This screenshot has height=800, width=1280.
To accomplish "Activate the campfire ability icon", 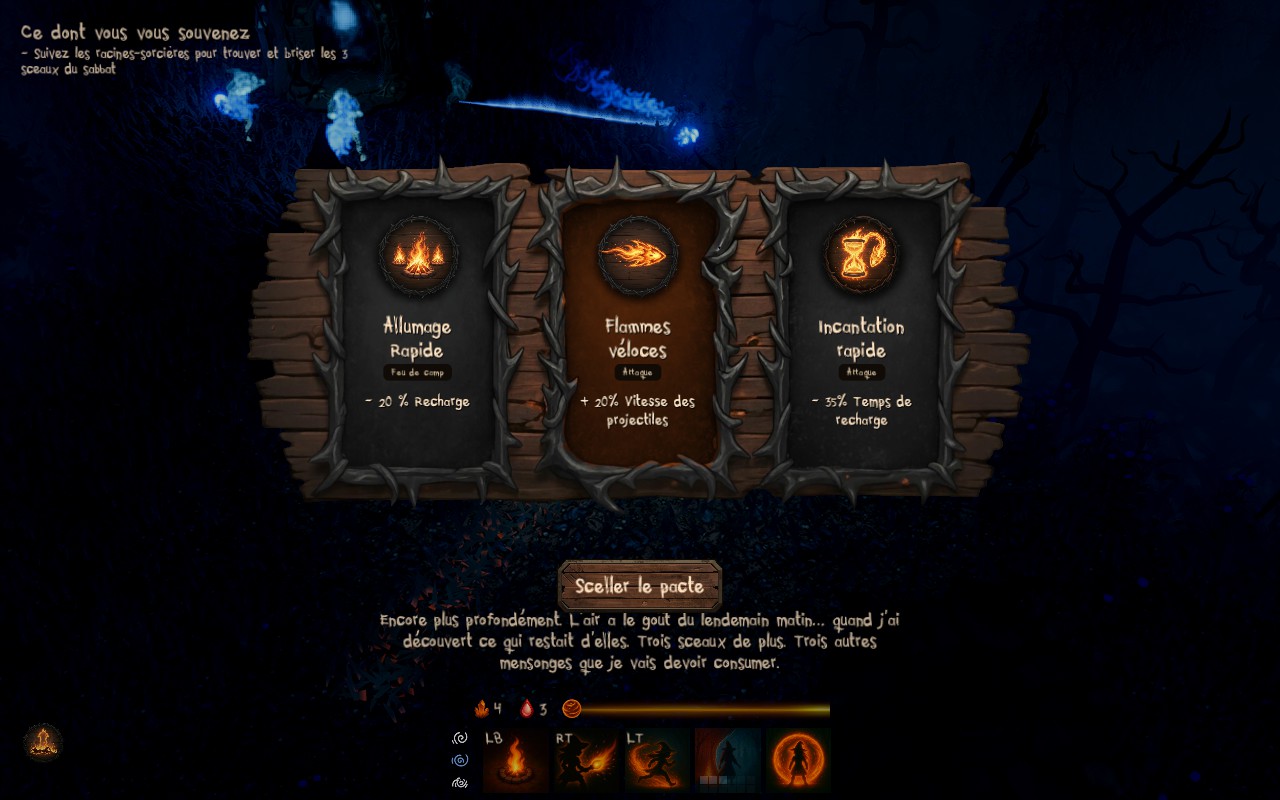I will pos(516,761).
